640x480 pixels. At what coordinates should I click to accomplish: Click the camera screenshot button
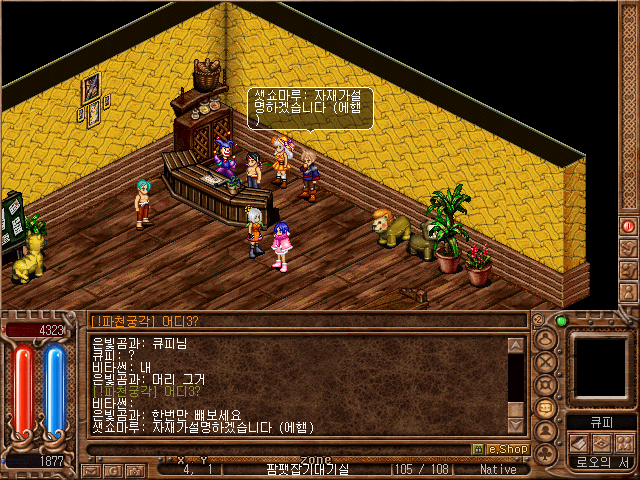(x=136, y=469)
